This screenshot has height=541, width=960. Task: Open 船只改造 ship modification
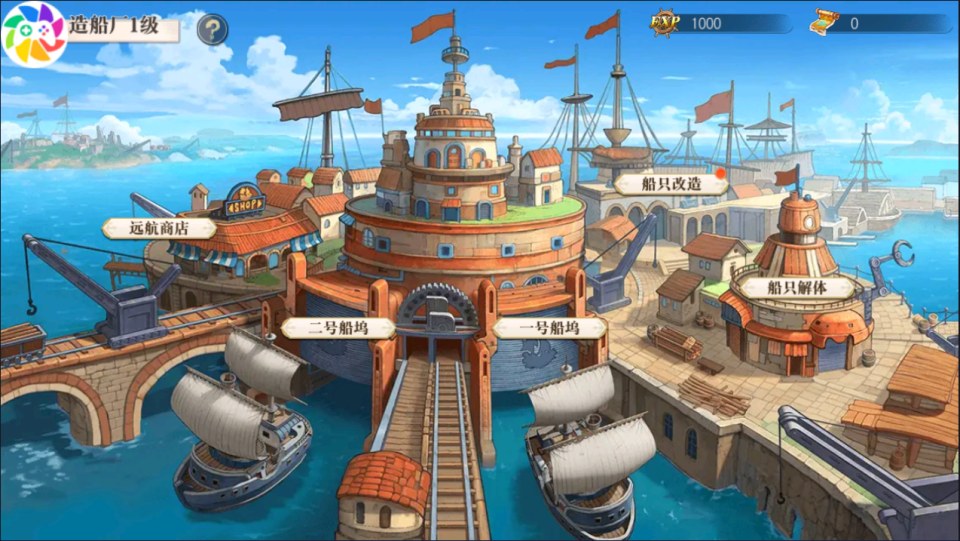point(670,184)
